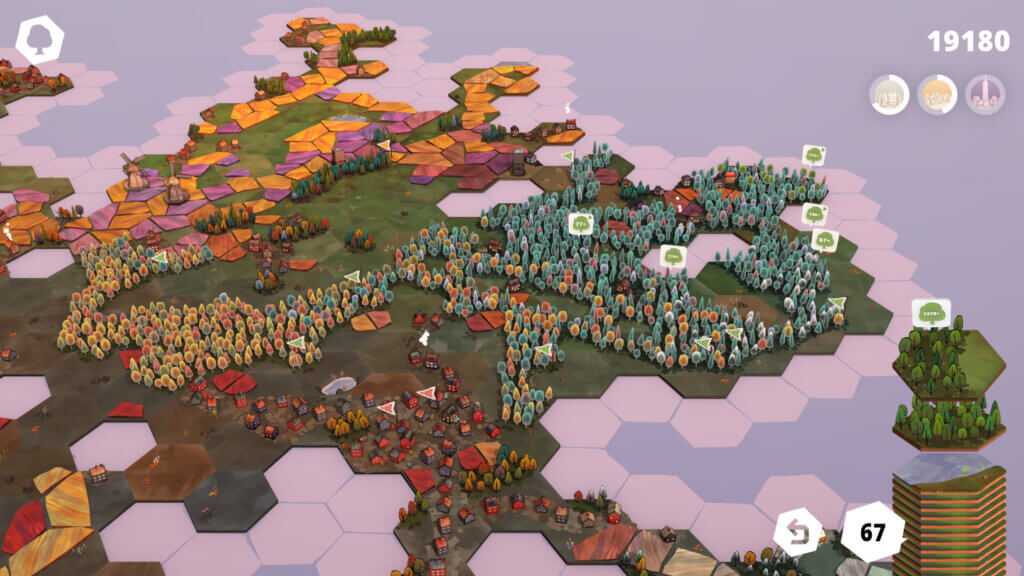Undo the last tile with the arrow button
This screenshot has height=576, width=1024.
pos(798,531)
